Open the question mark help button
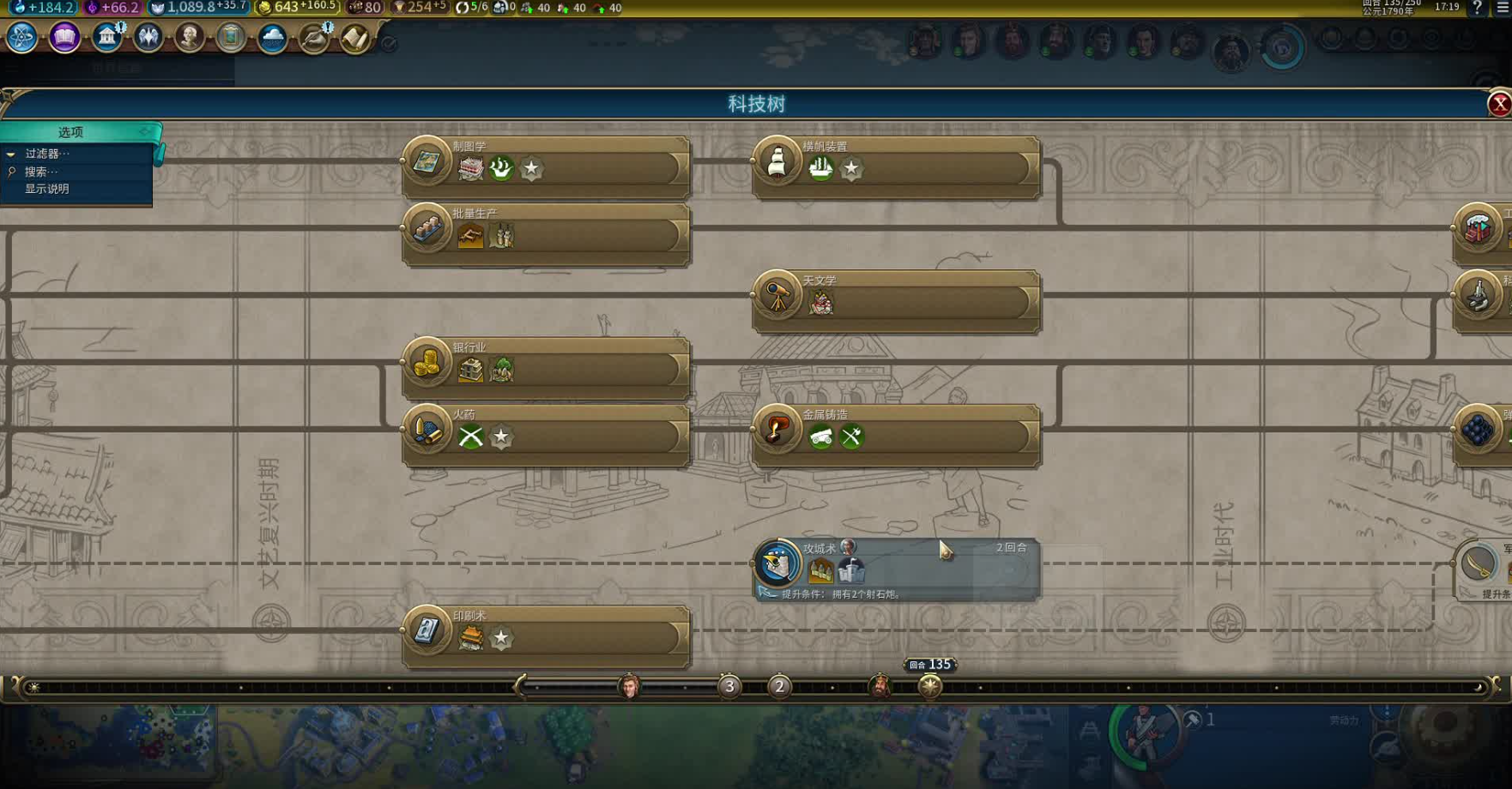The image size is (1512, 789). [x=1476, y=8]
